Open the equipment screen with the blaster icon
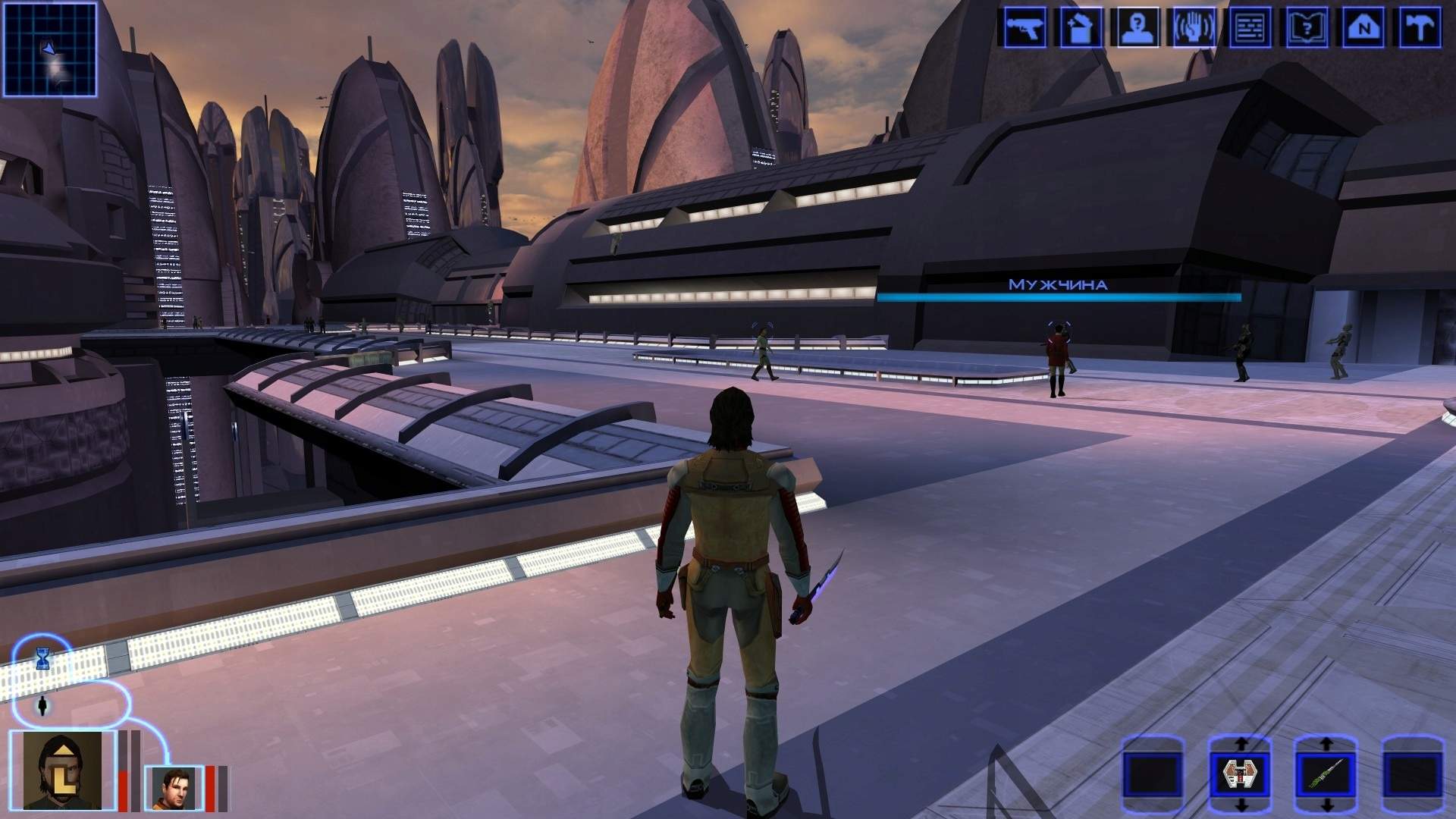Image resolution: width=1456 pixels, height=819 pixels. pyautogui.click(x=1025, y=27)
